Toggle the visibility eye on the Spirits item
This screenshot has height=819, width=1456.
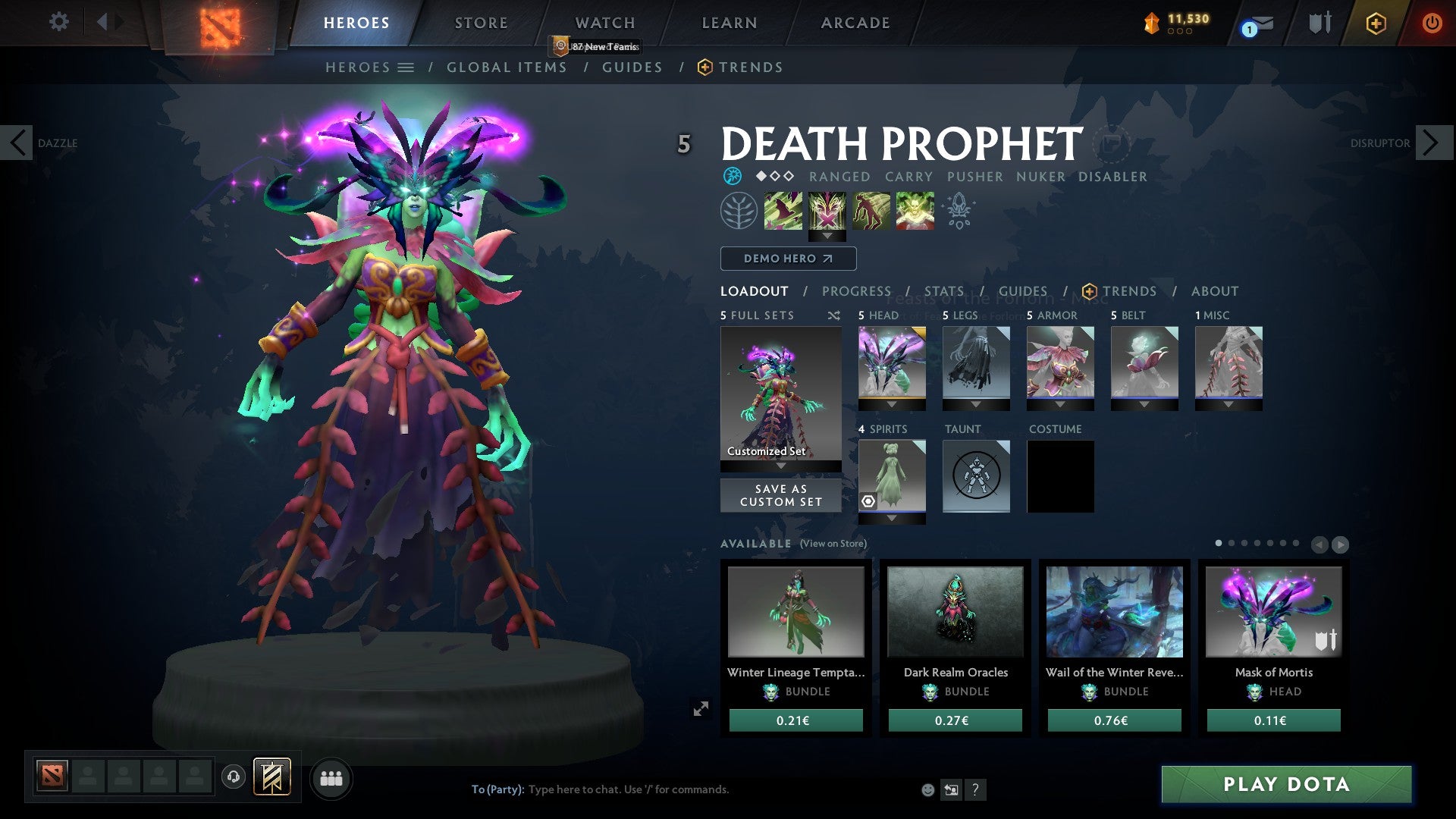tap(868, 500)
